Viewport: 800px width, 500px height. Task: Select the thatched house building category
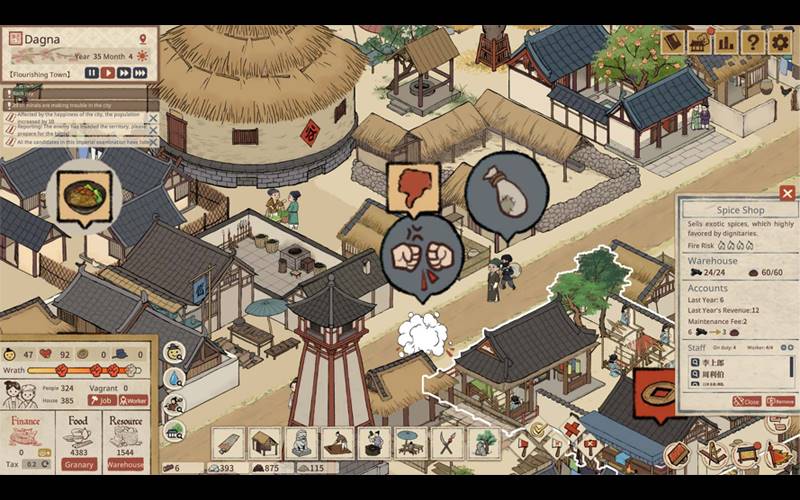click(x=265, y=443)
